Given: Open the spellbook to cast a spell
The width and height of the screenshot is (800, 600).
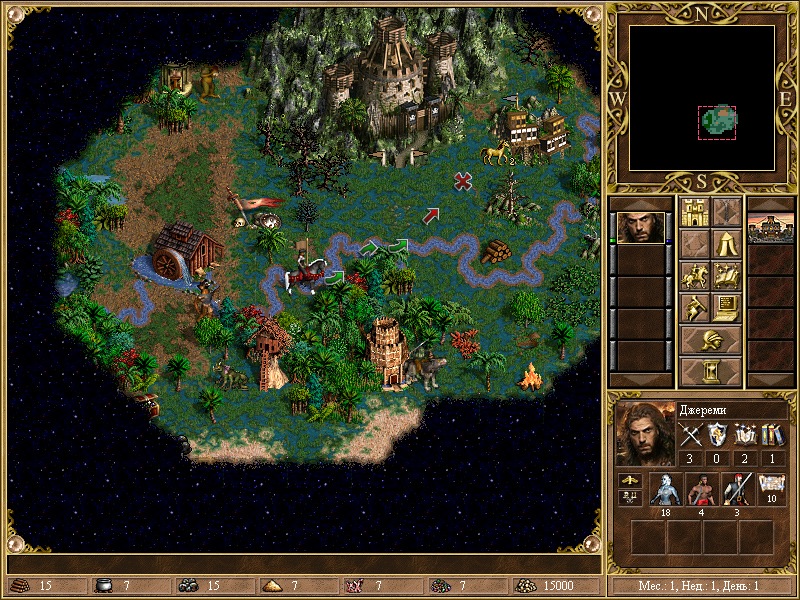Looking at the screenshot, I should (726, 275).
